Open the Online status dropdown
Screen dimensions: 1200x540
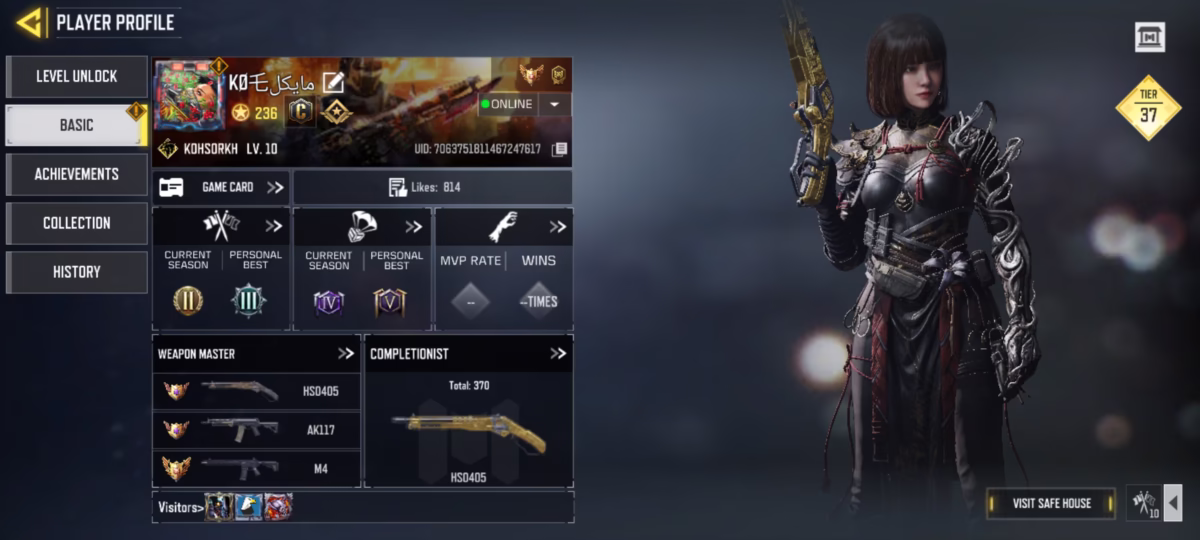click(x=555, y=104)
